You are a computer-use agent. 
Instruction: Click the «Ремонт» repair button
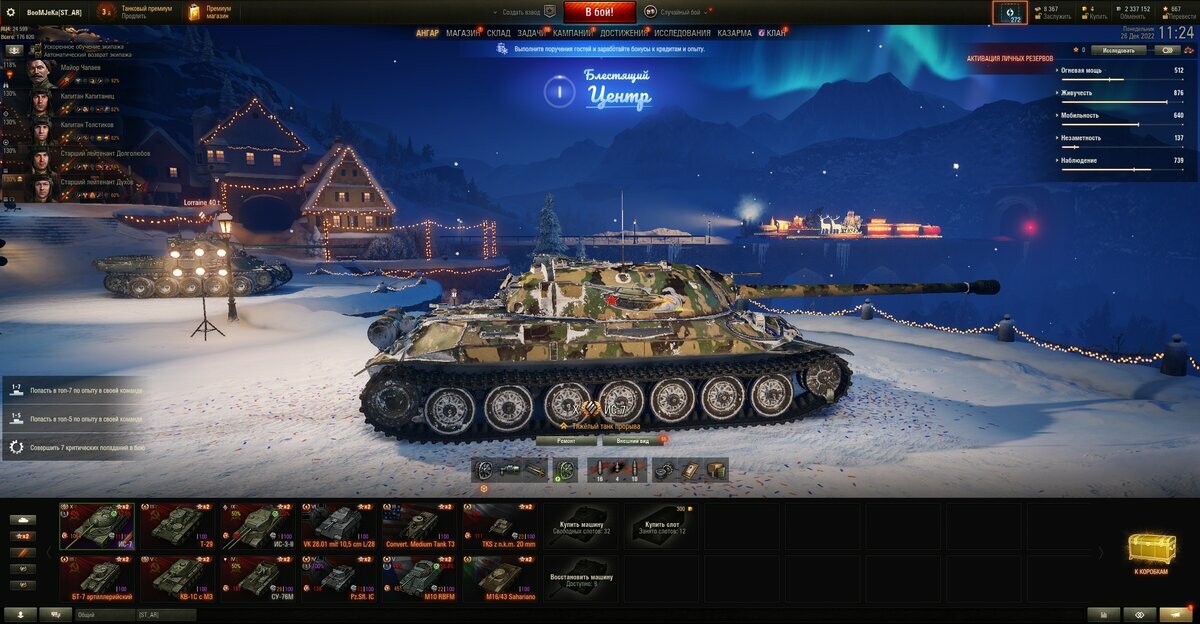tap(566, 440)
